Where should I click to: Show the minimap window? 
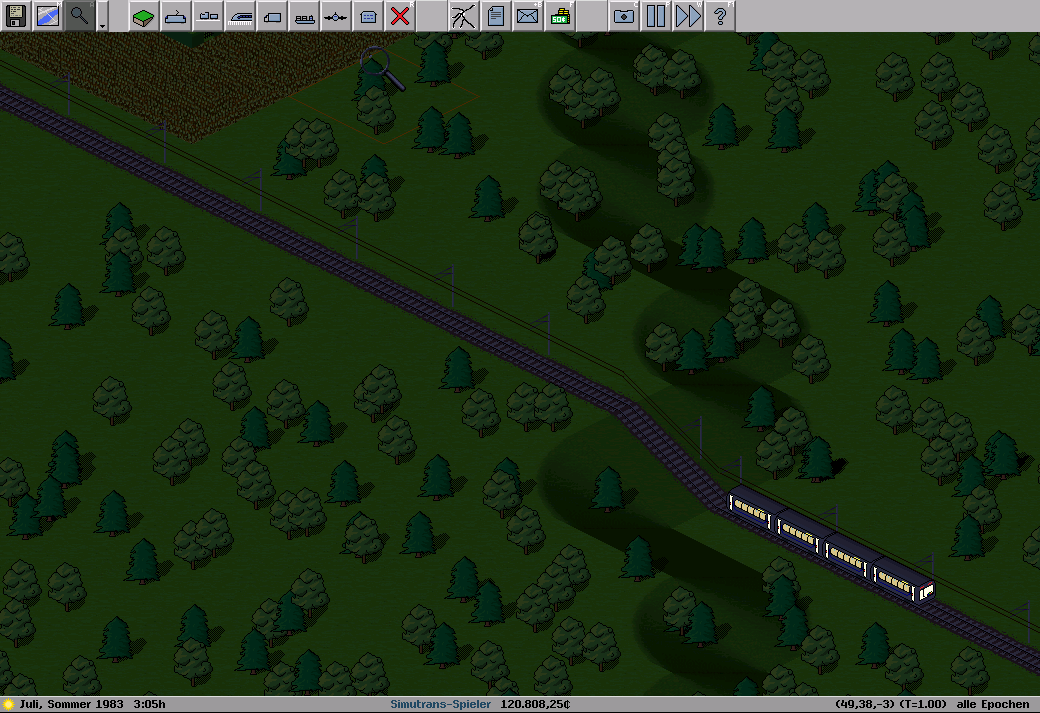[x=48, y=16]
